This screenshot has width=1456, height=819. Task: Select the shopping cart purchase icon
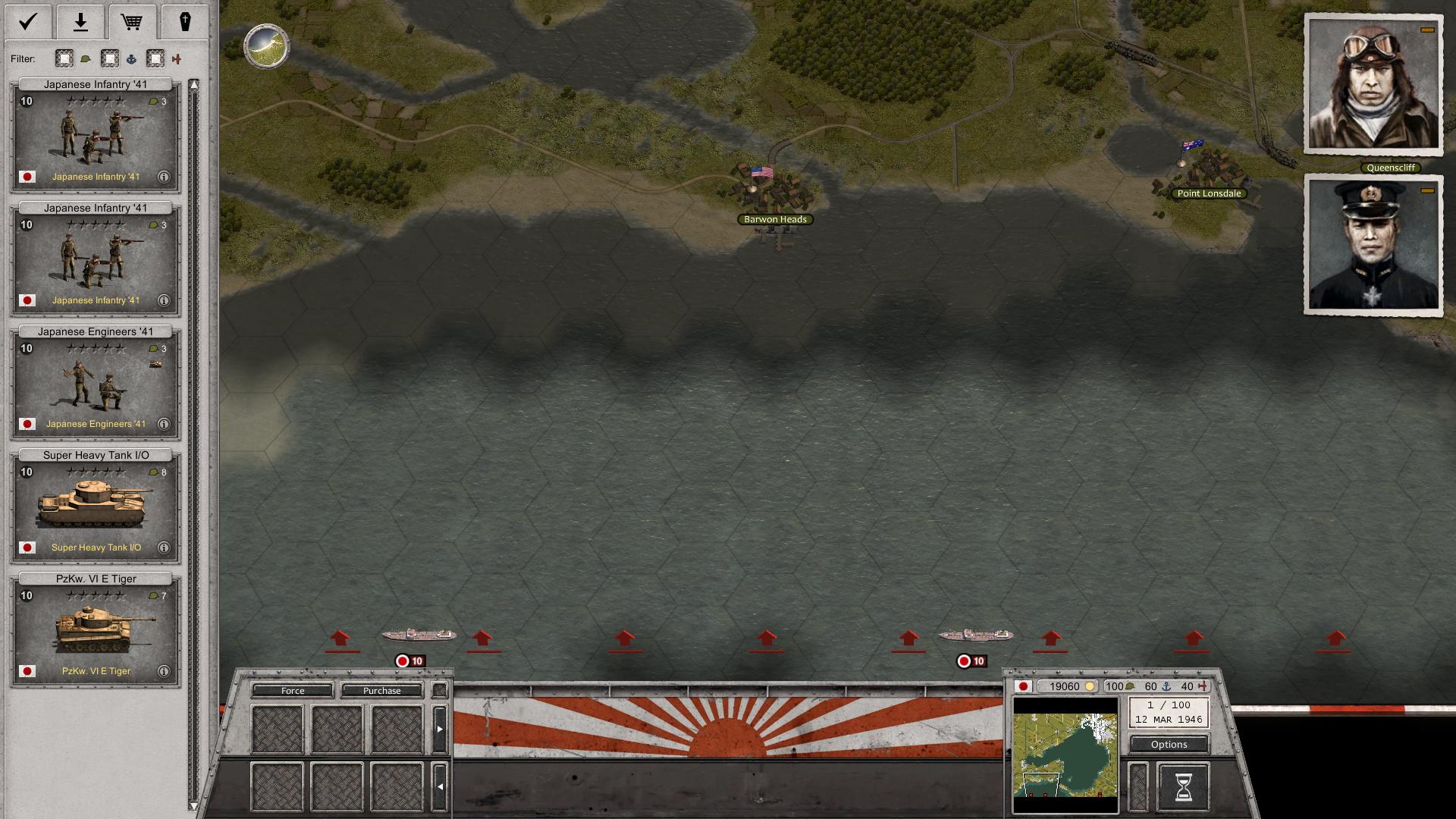133,21
